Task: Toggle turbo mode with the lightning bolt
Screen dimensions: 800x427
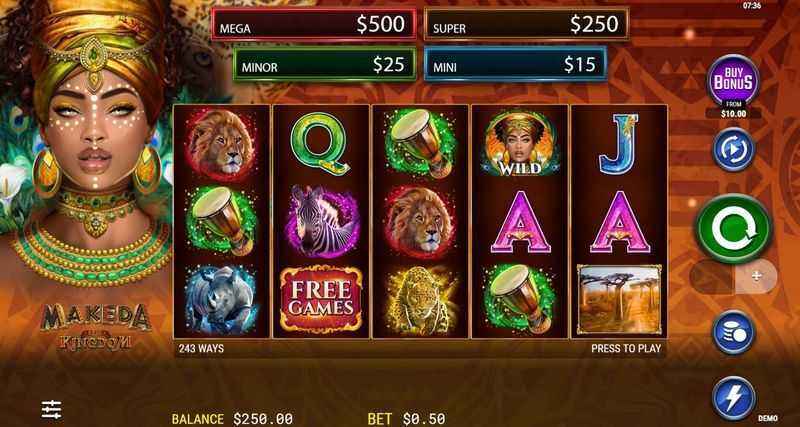Action: coord(733,397)
